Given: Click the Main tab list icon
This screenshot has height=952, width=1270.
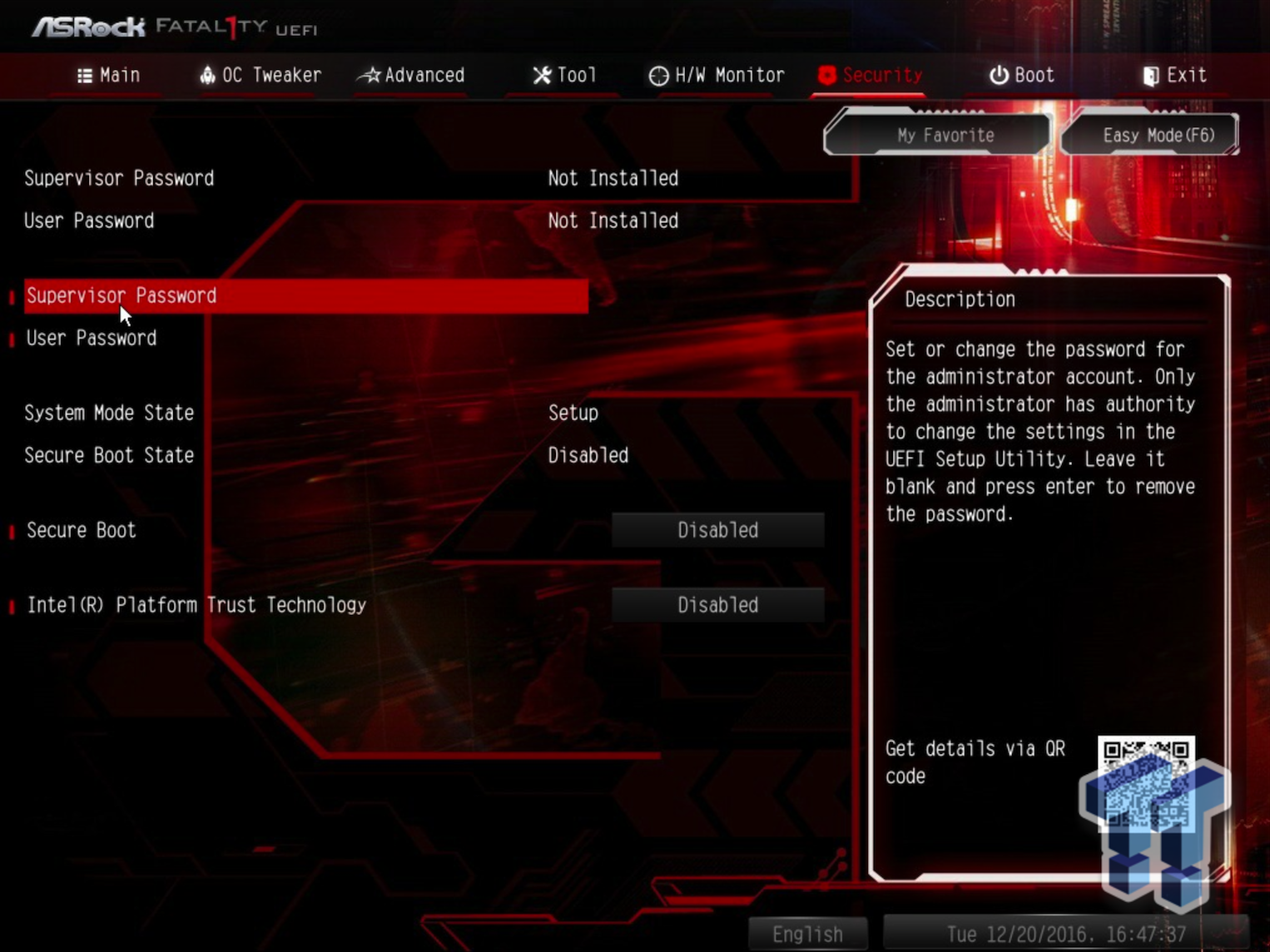Looking at the screenshot, I should point(85,76).
